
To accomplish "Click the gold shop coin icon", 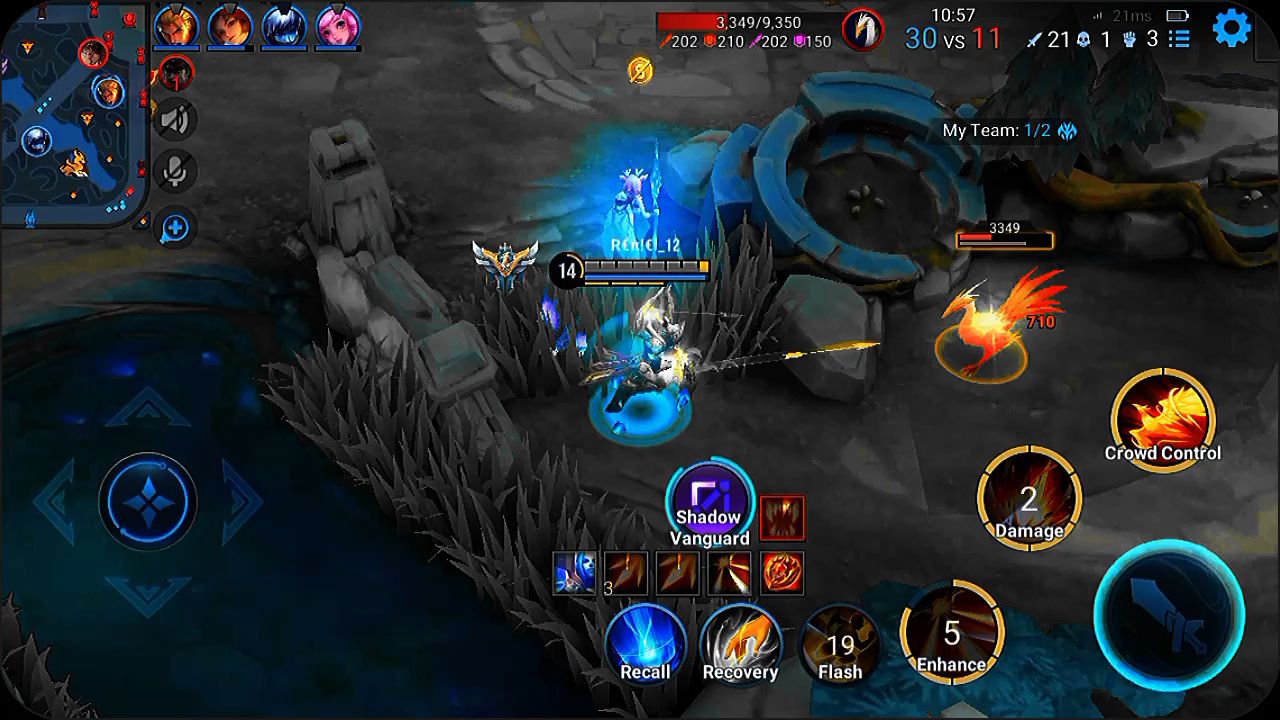I will coord(640,69).
